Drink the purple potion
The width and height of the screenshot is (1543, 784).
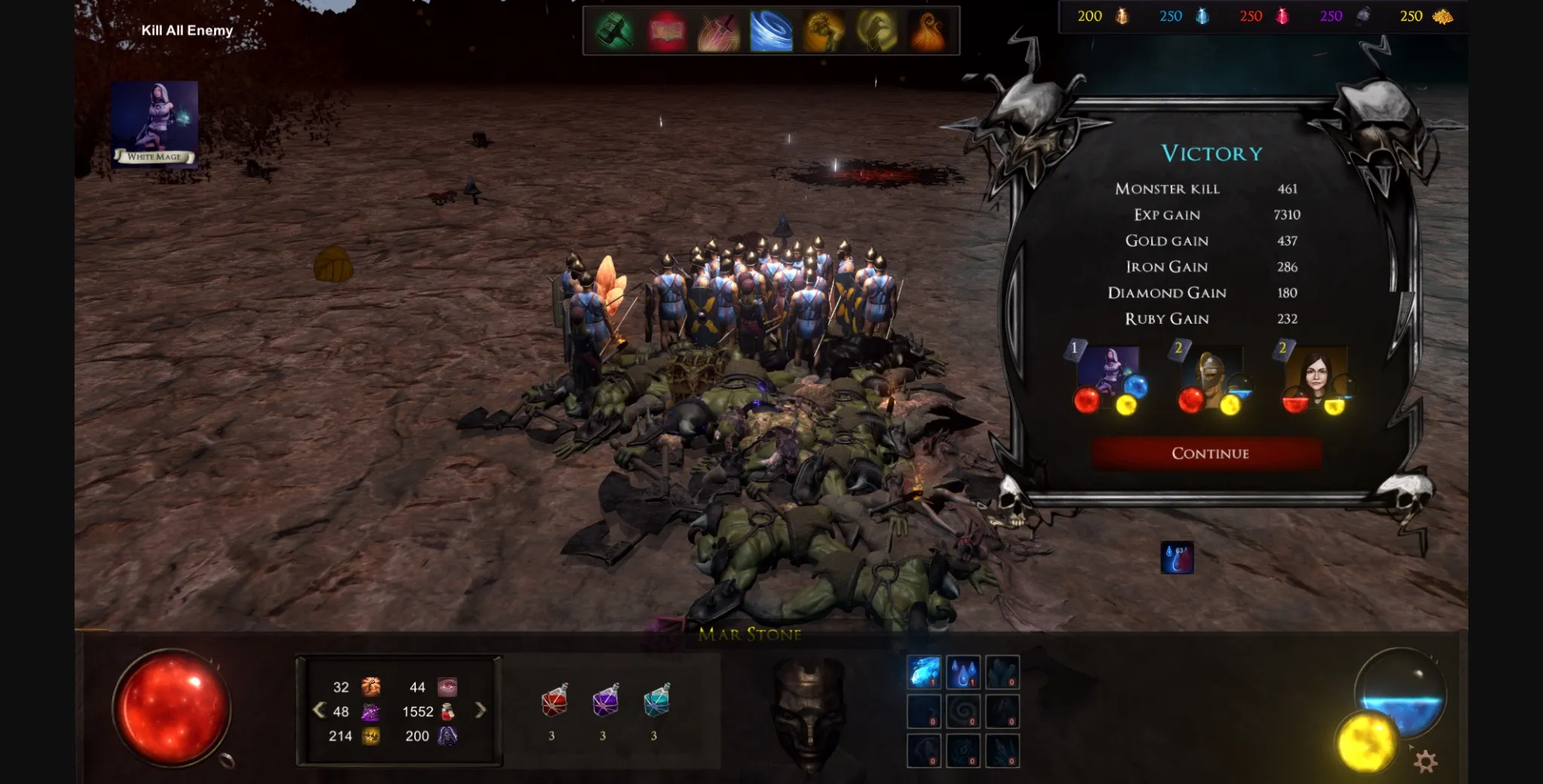pos(605,702)
